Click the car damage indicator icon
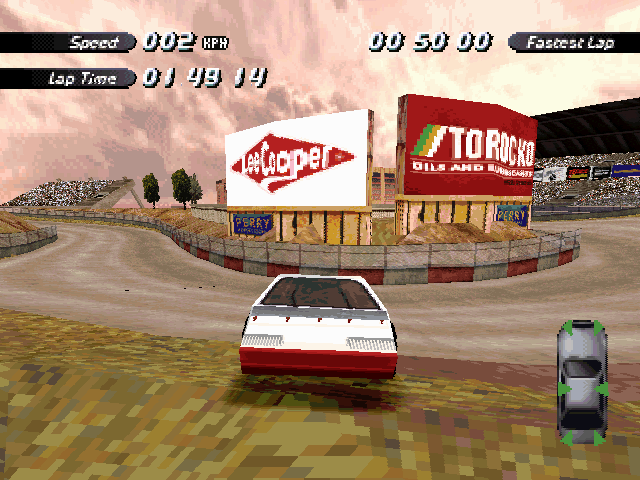 coord(582,381)
